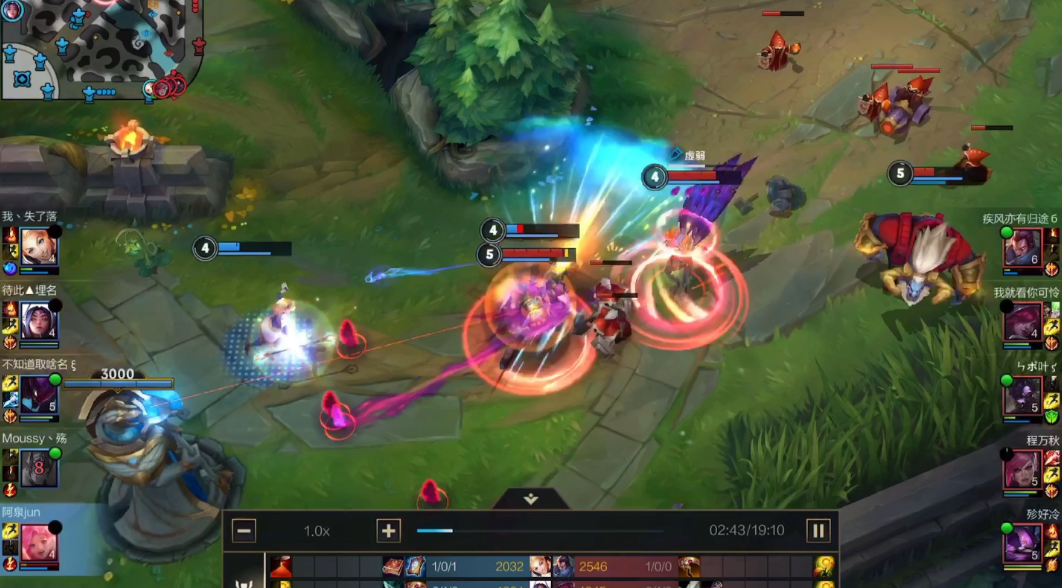Spectate enemy player 疾风亦有归途's portrait

click(x=1022, y=247)
